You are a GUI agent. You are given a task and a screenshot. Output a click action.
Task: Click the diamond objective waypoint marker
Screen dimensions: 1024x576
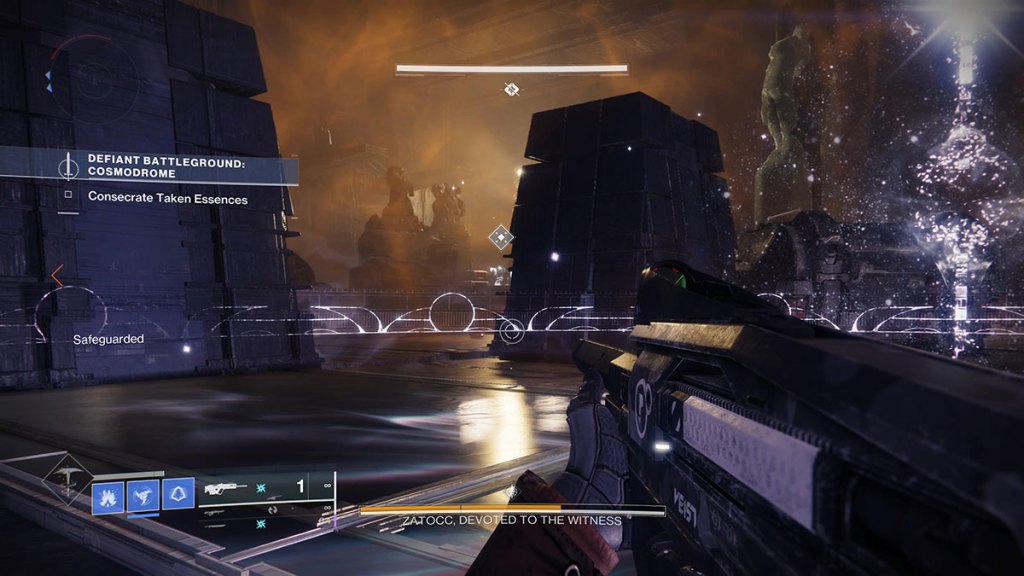500,237
